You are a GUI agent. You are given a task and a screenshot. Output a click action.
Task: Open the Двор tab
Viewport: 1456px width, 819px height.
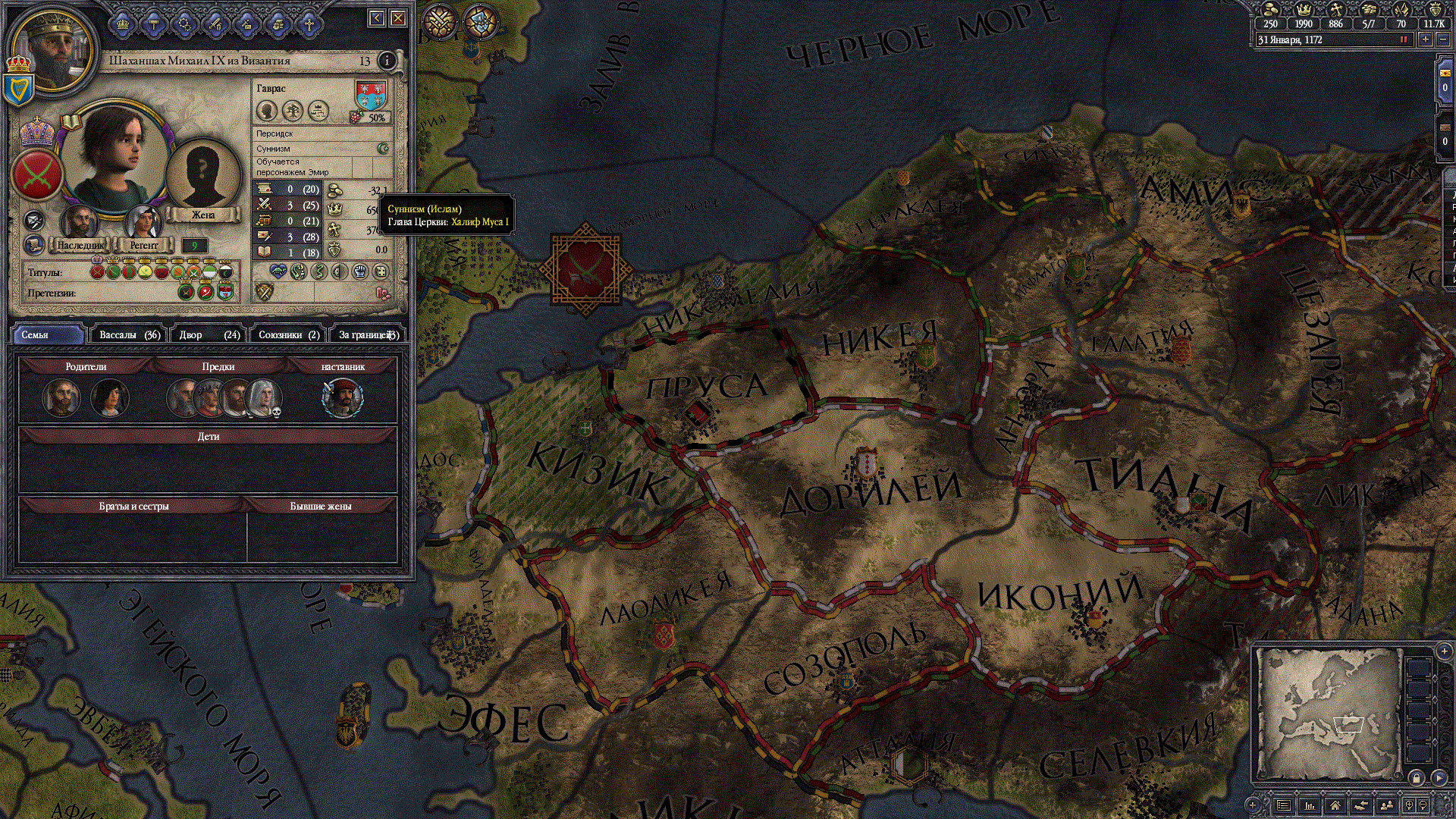(209, 334)
